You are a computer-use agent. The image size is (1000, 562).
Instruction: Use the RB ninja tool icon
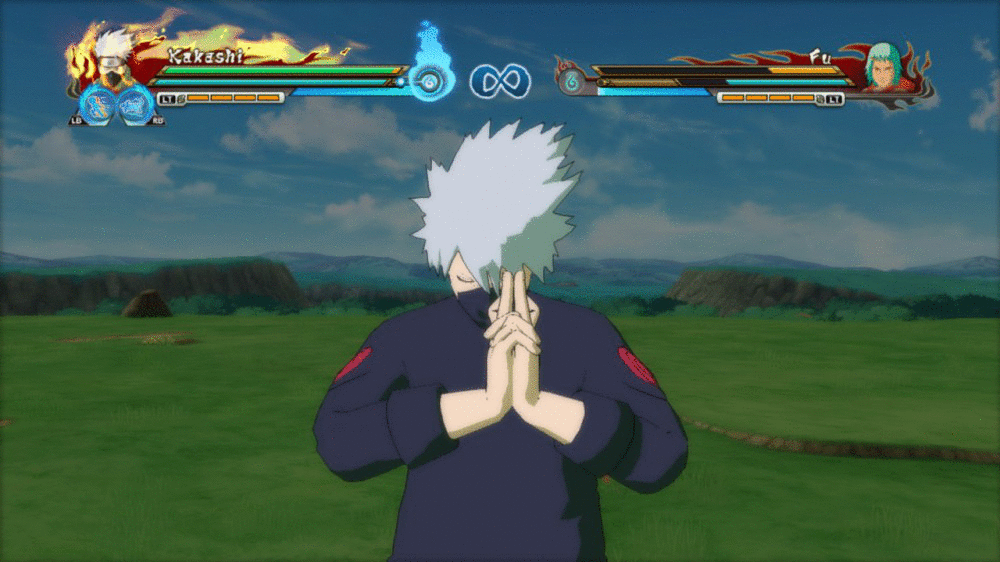click(136, 104)
